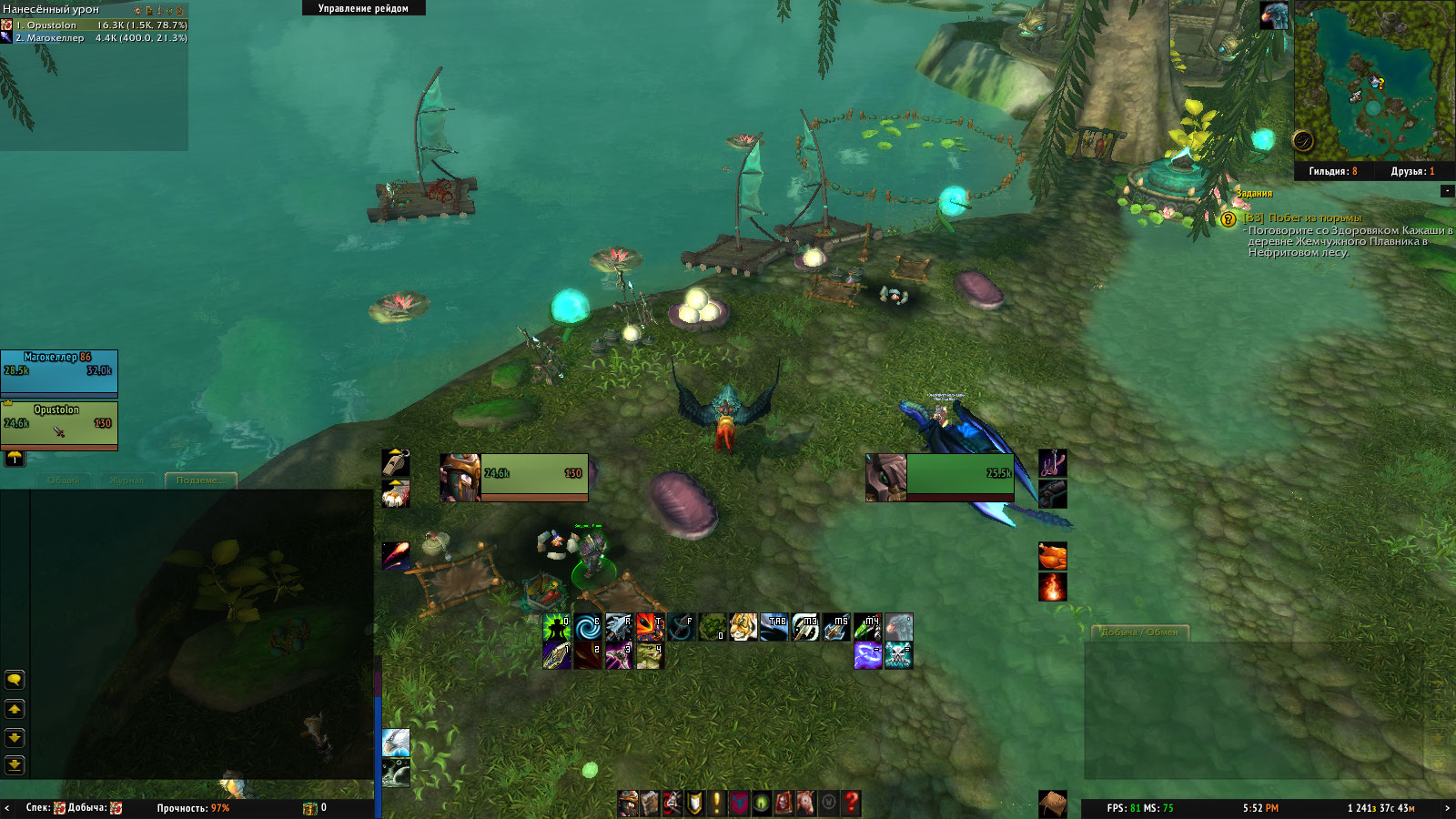Activate the tiger head ability
1456x819 pixels.
pyautogui.click(x=743, y=627)
